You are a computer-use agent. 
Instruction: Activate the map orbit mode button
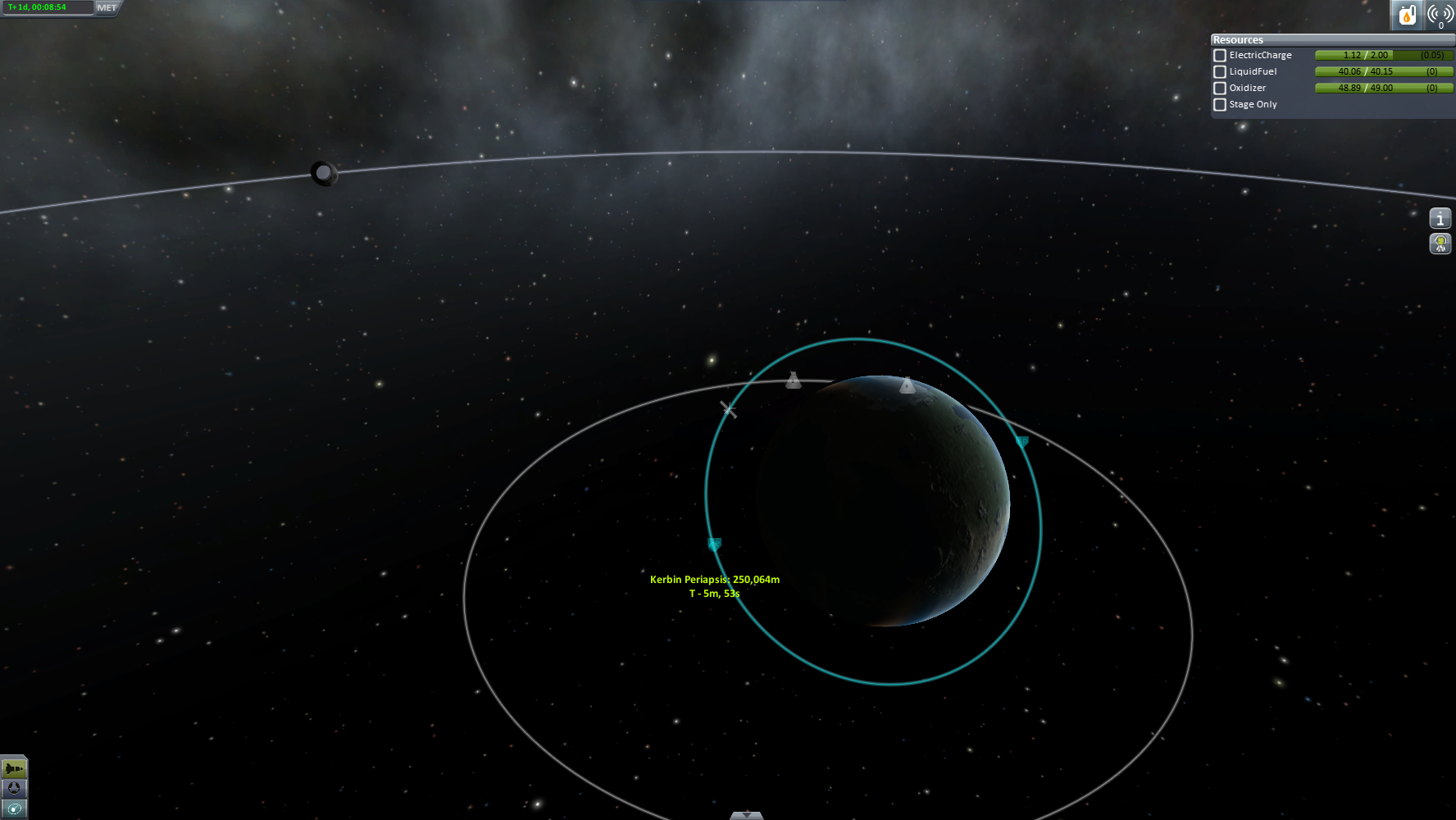[14, 809]
